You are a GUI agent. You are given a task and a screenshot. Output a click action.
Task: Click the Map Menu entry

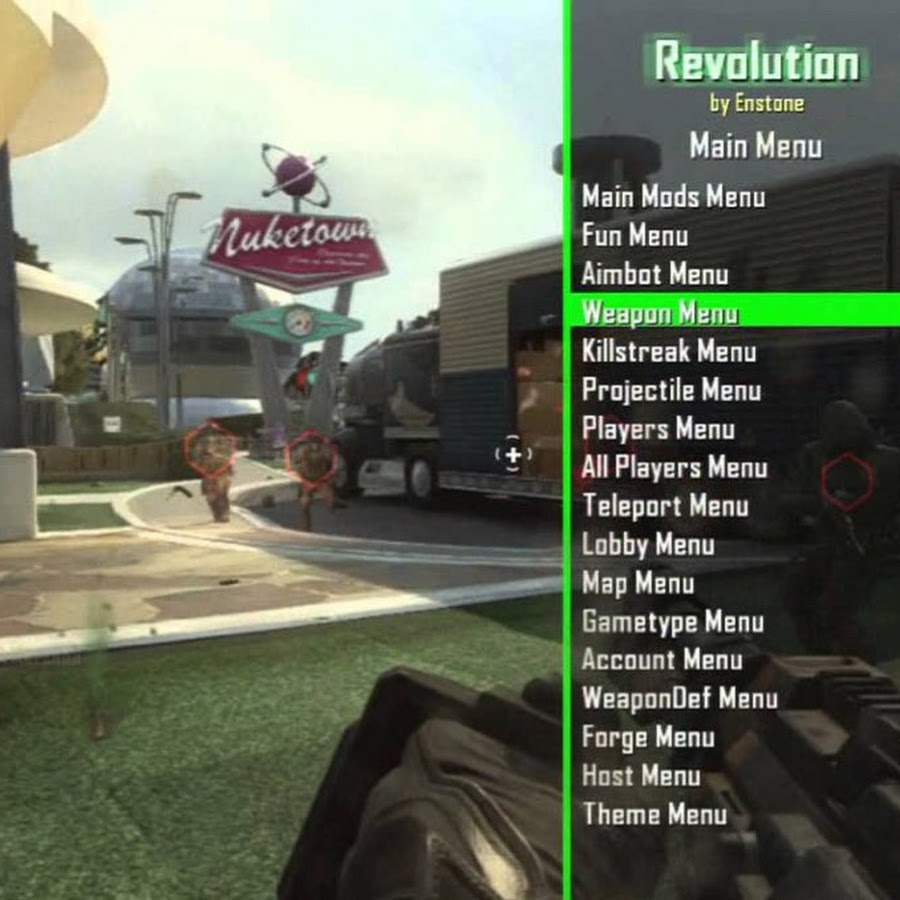(638, 583)
